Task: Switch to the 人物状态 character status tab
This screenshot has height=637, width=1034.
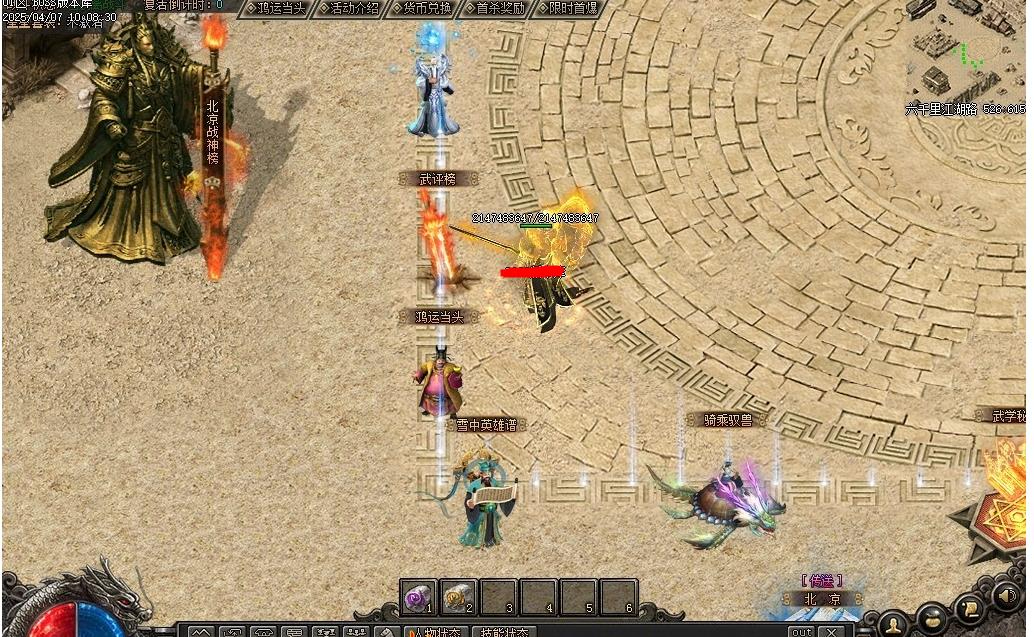Action: tap(433, 632)
